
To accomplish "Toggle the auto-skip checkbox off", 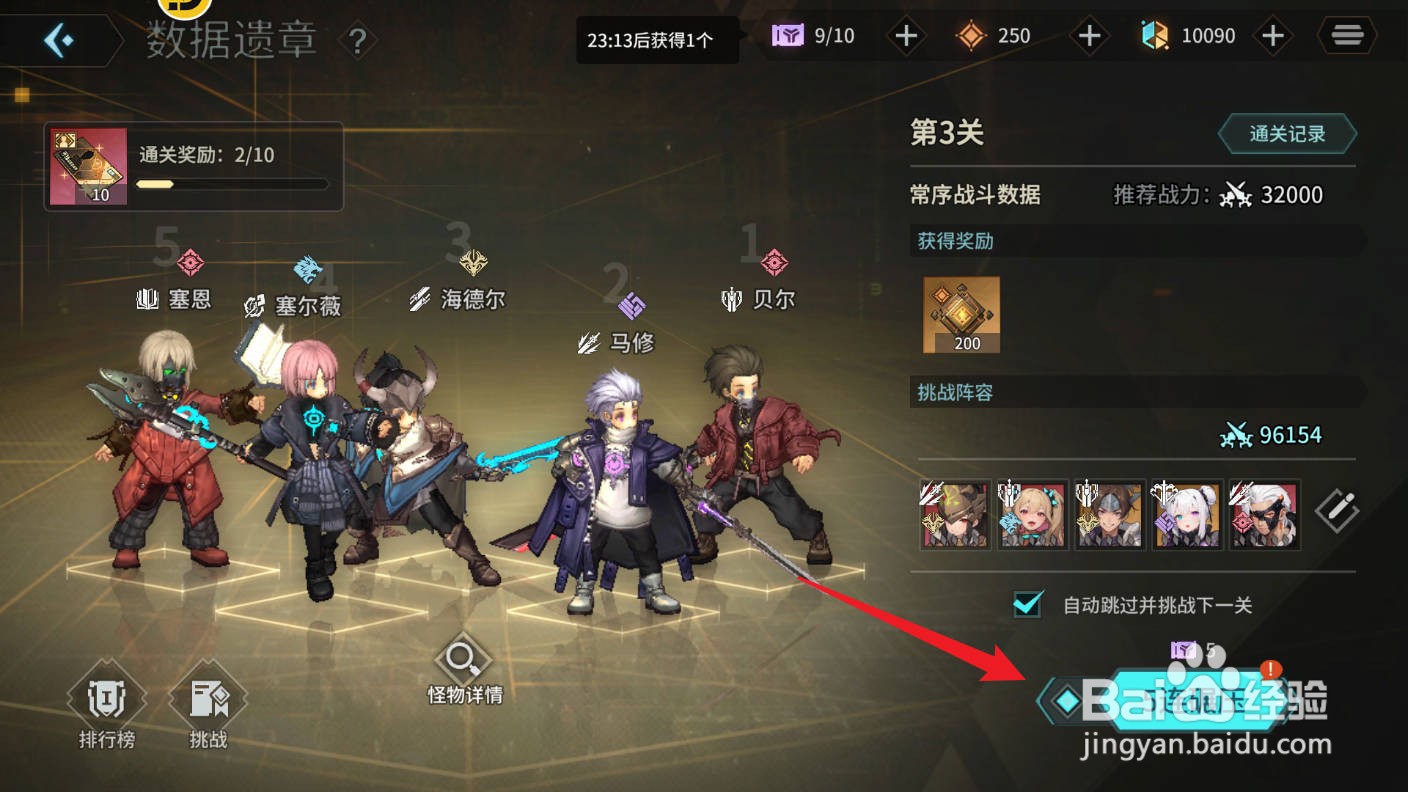I will [x=1026, y=604].
